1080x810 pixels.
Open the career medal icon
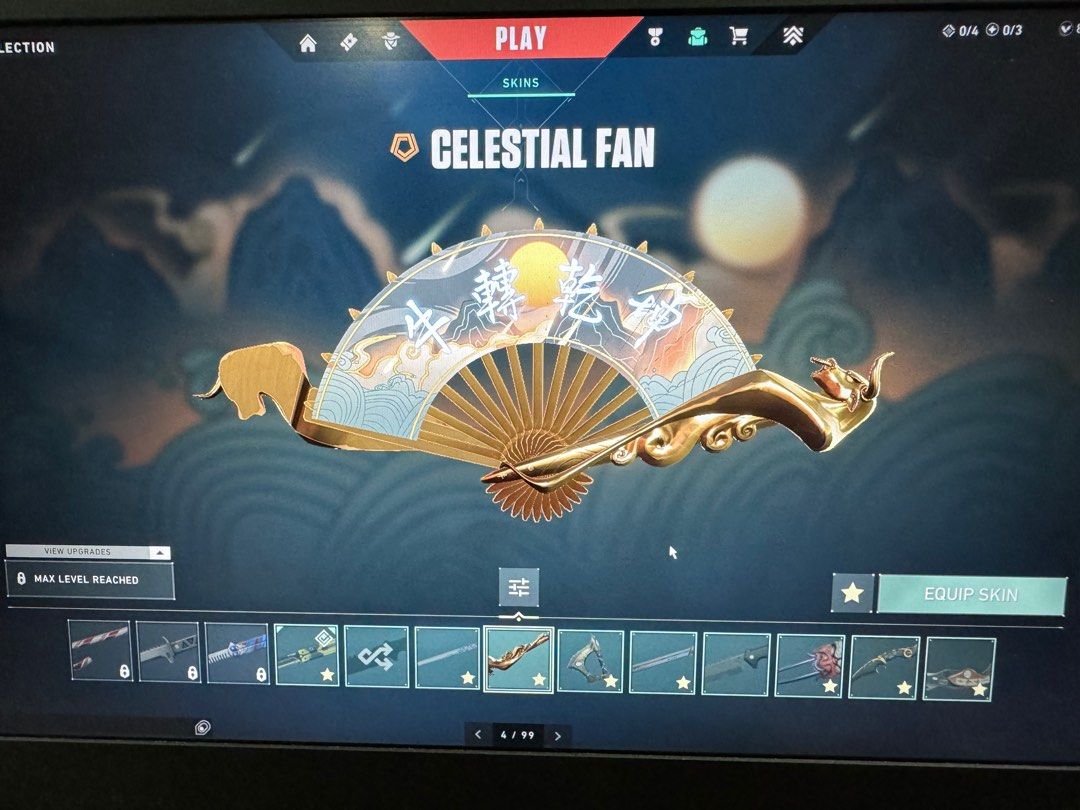655,38
